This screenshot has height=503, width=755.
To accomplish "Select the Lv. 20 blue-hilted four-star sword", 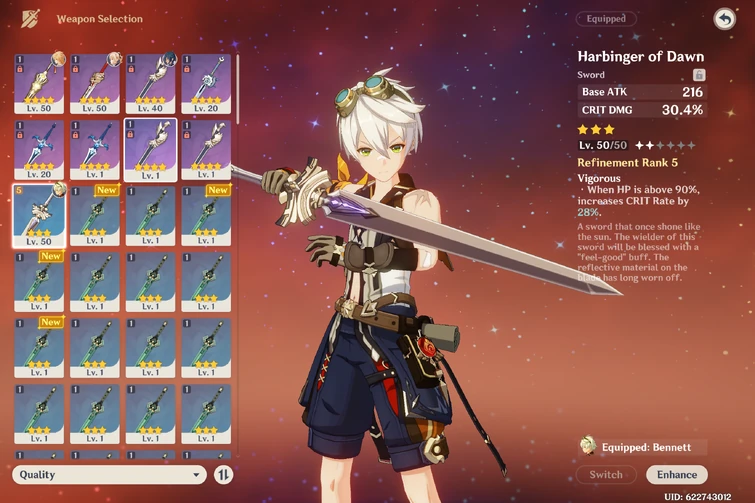I will [x=39, y=149].
